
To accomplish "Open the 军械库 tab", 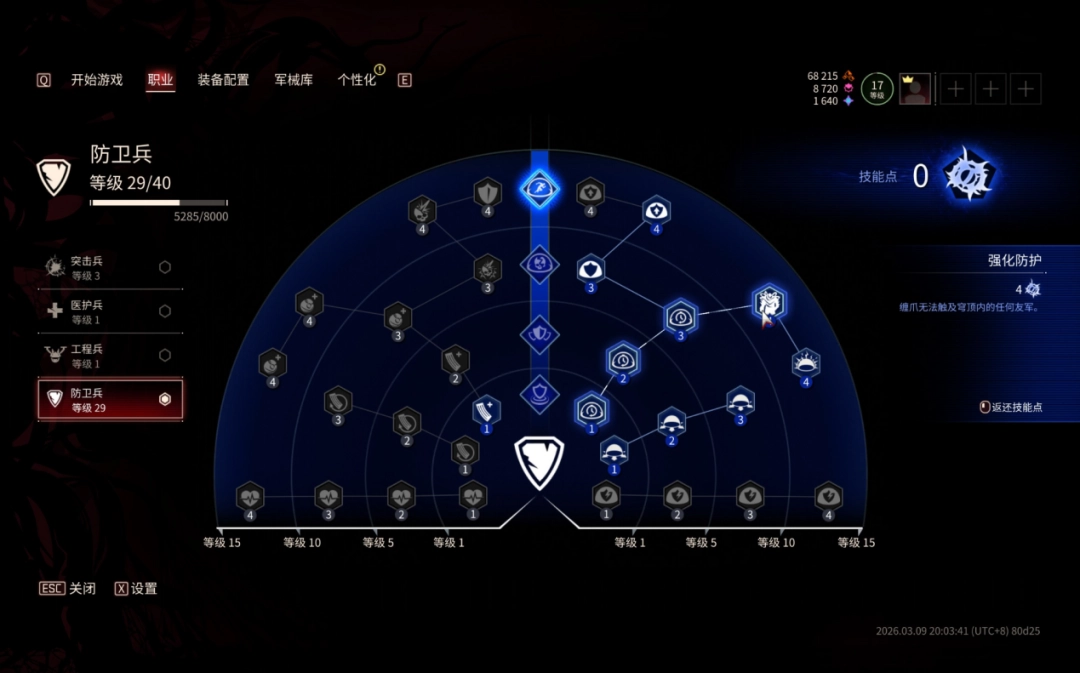I will point(293,80).
